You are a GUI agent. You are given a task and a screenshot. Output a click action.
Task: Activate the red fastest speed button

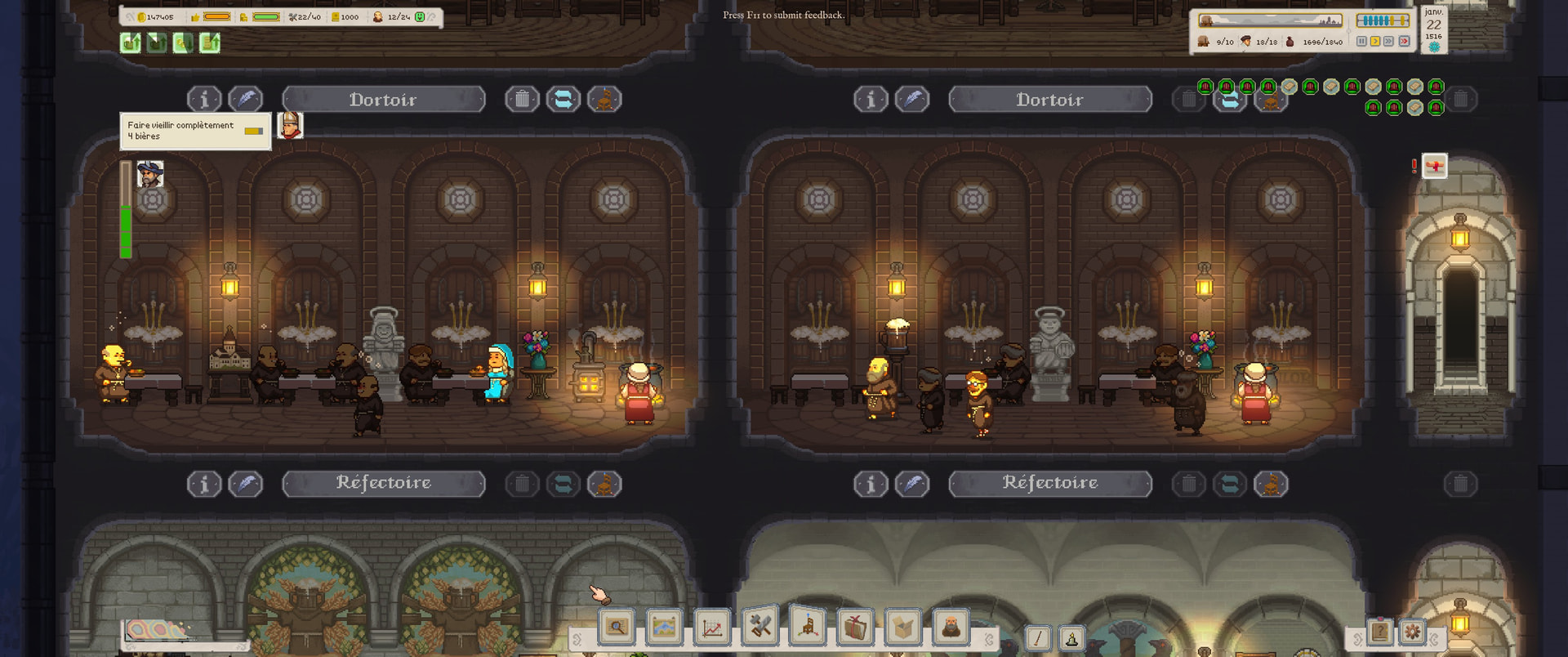(1404, 41)
